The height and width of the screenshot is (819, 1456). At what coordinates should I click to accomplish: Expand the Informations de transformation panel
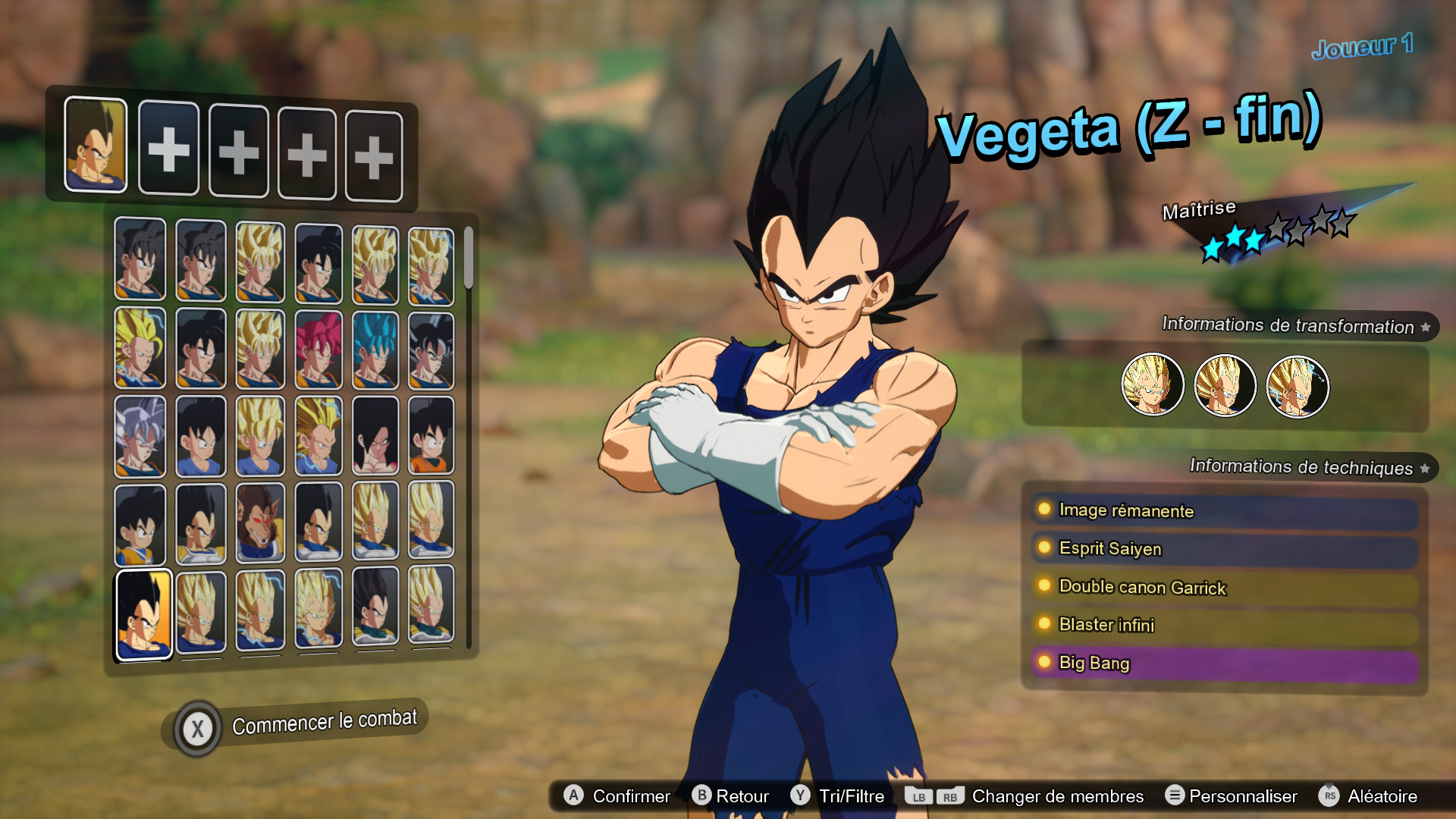(x=1289, y=326)
